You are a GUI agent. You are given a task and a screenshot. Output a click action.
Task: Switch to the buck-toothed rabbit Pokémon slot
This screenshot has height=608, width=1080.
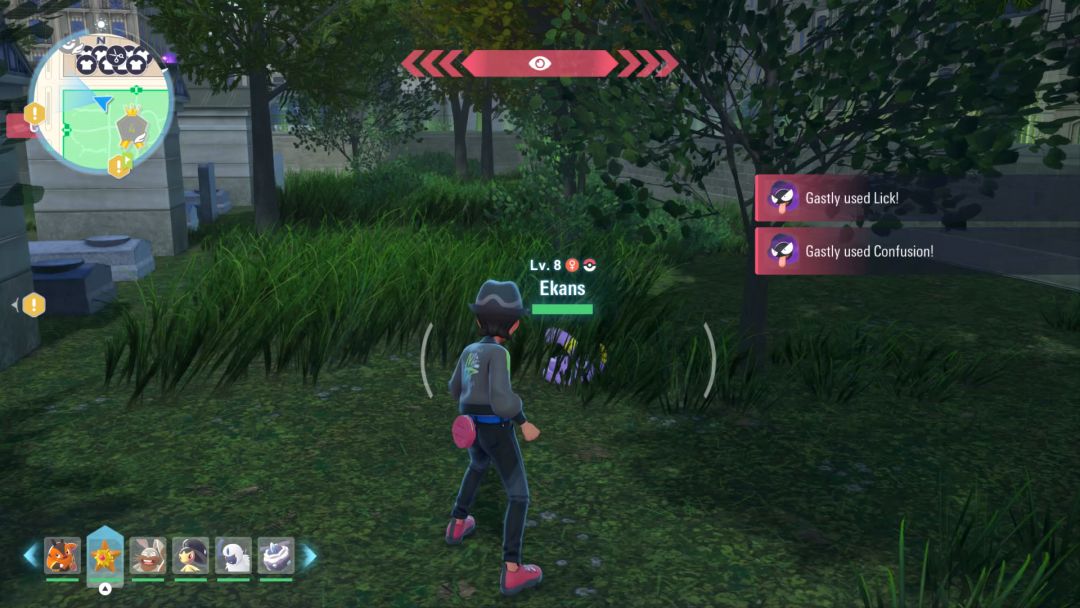148,556
